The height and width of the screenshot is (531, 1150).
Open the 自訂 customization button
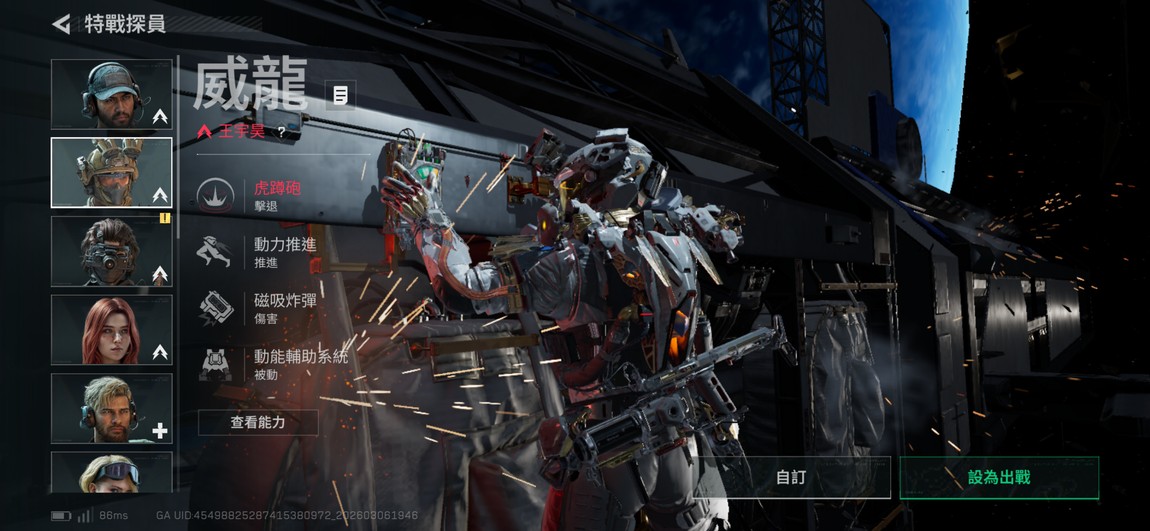tap(791, 477)
